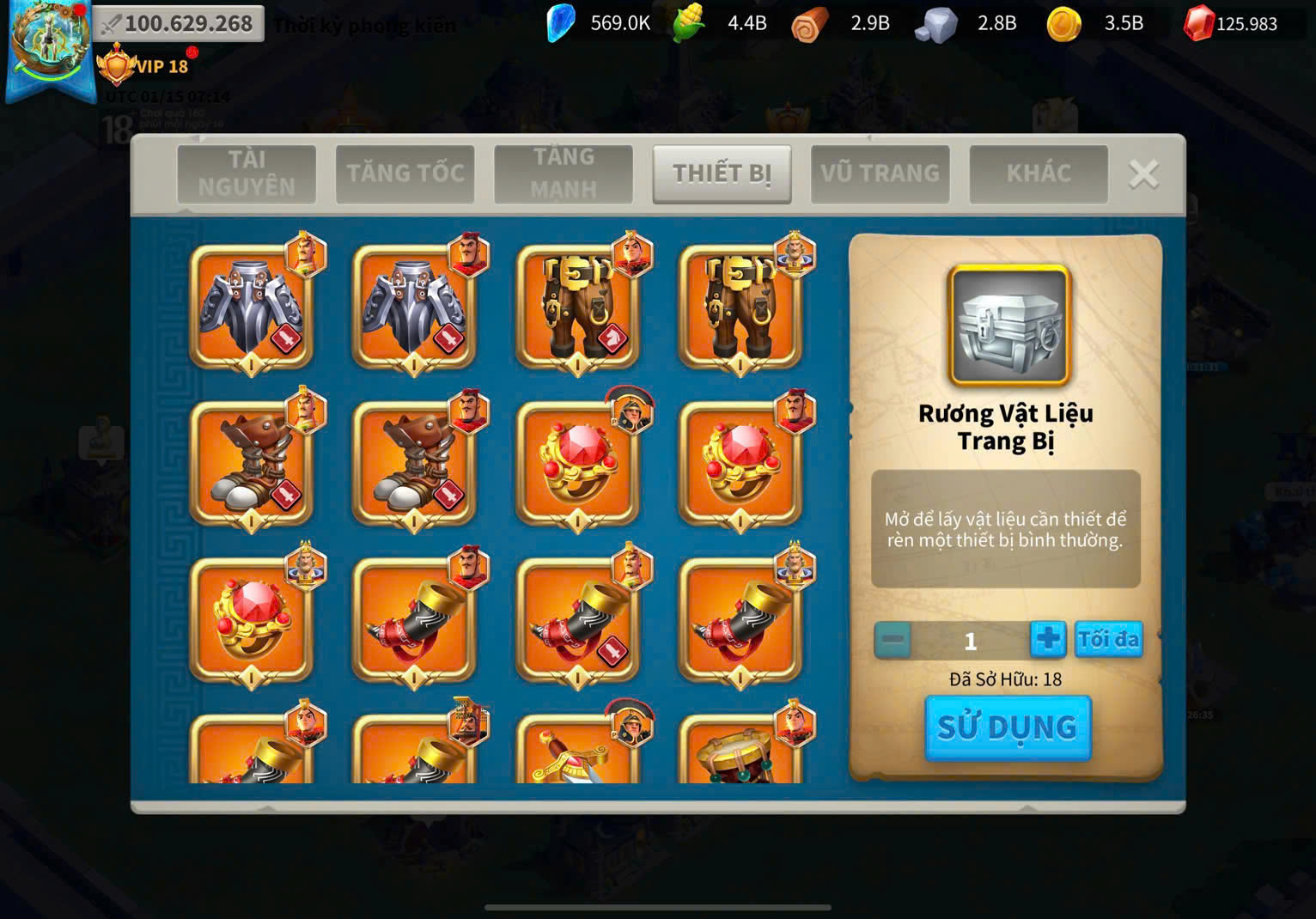Click the quantity number field
Screen dimensions: 1316x919
click(x=970, y=641)
